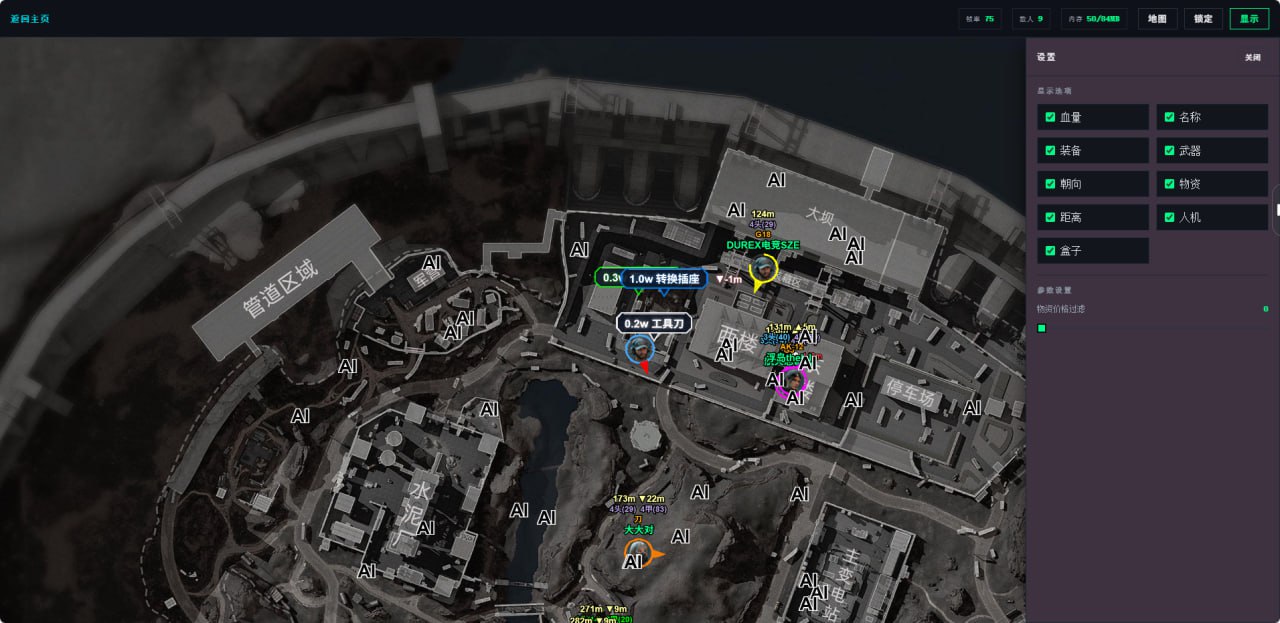Open the 地图 map button
This screenshot has height=623, width=1280.
click(x=1157, y=18)
